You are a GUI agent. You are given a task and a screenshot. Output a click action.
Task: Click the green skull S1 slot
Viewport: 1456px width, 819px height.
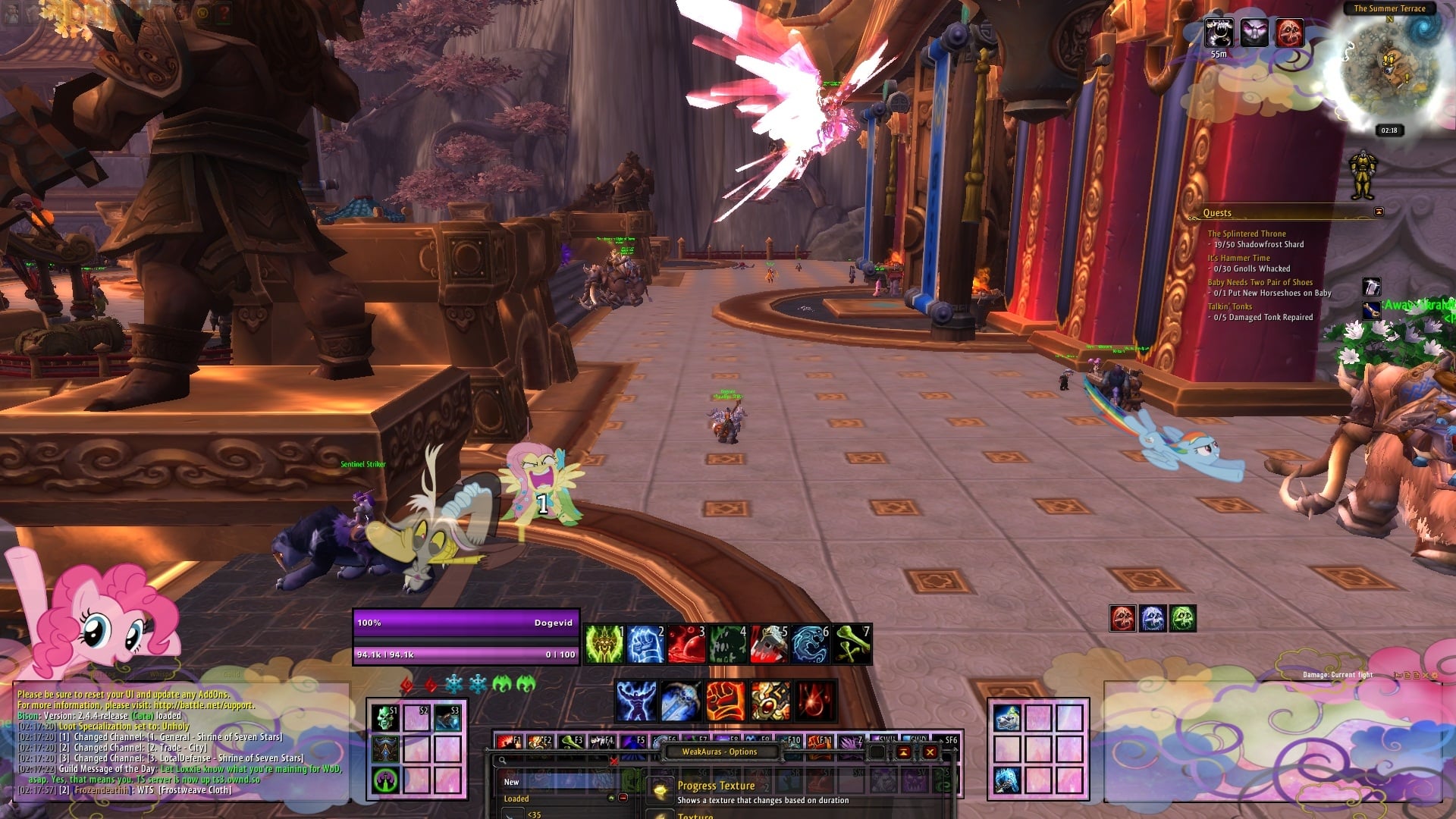coord(385,717)
